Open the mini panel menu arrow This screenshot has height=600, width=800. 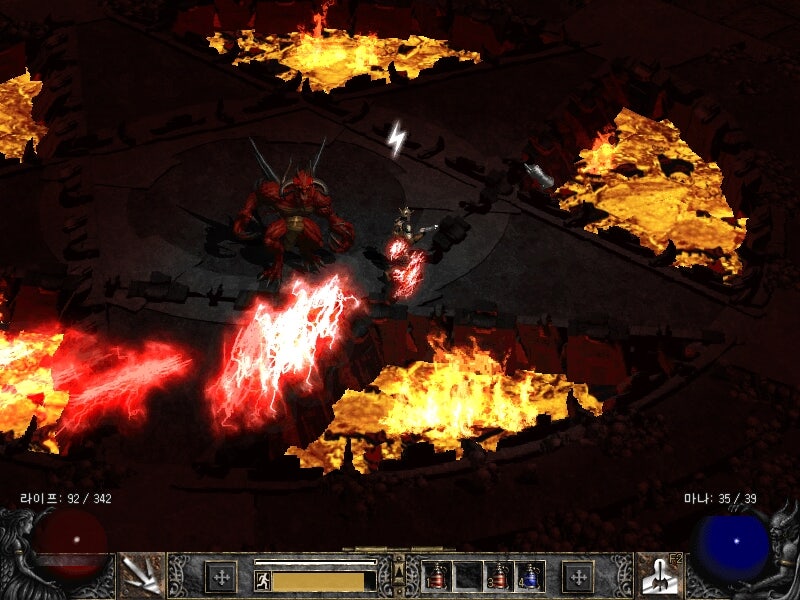(400, 572)
